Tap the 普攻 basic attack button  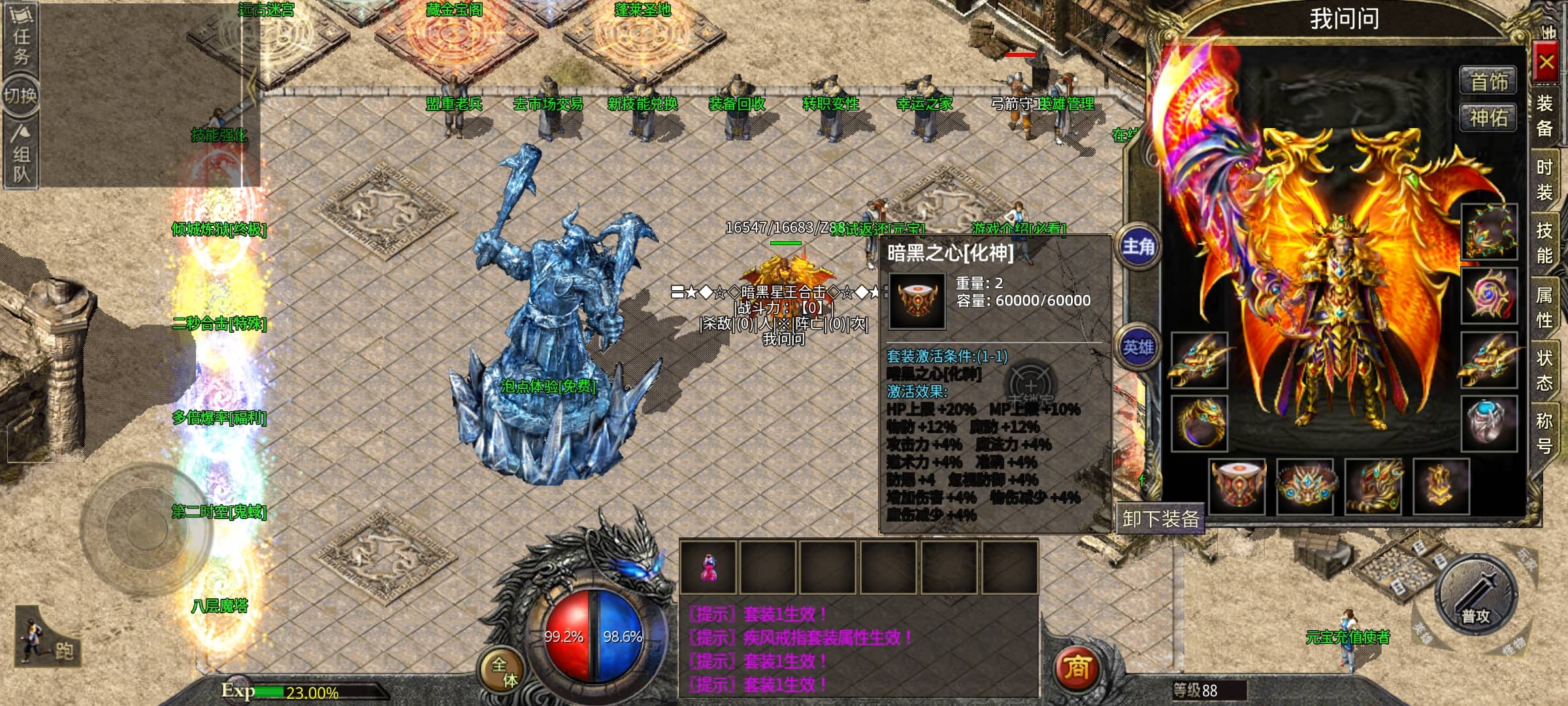(x=1476, y=596)
